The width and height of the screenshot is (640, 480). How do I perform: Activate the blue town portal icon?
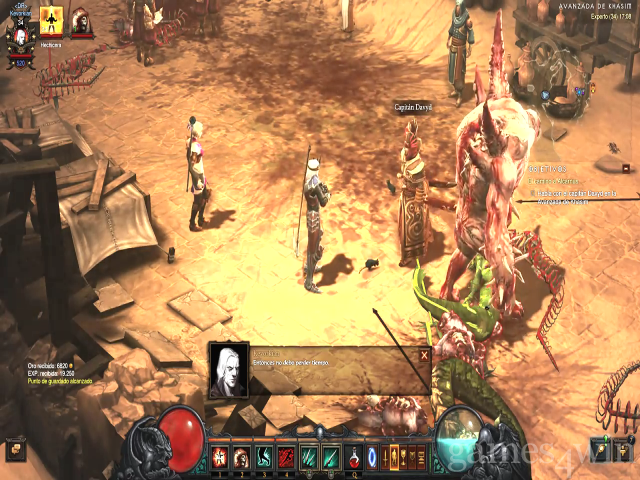[x=373, y=458]
